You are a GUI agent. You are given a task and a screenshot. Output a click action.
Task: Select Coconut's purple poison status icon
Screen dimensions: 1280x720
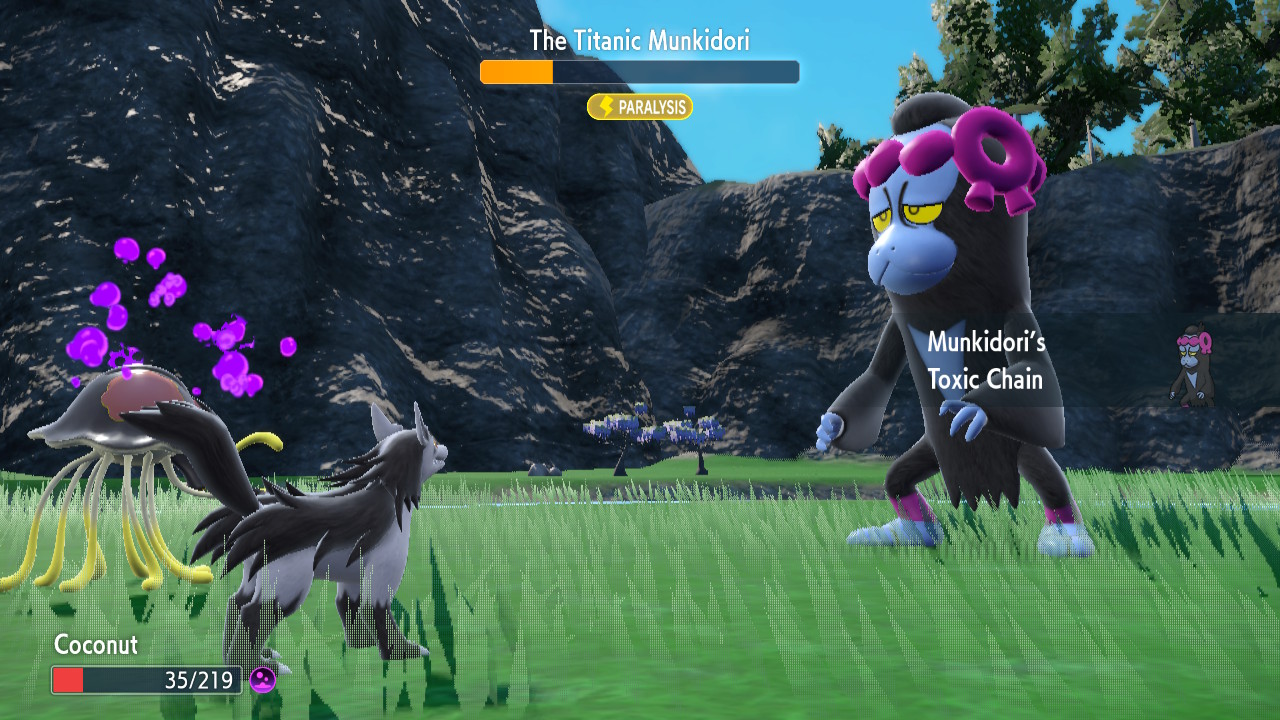tap(263, 681)
